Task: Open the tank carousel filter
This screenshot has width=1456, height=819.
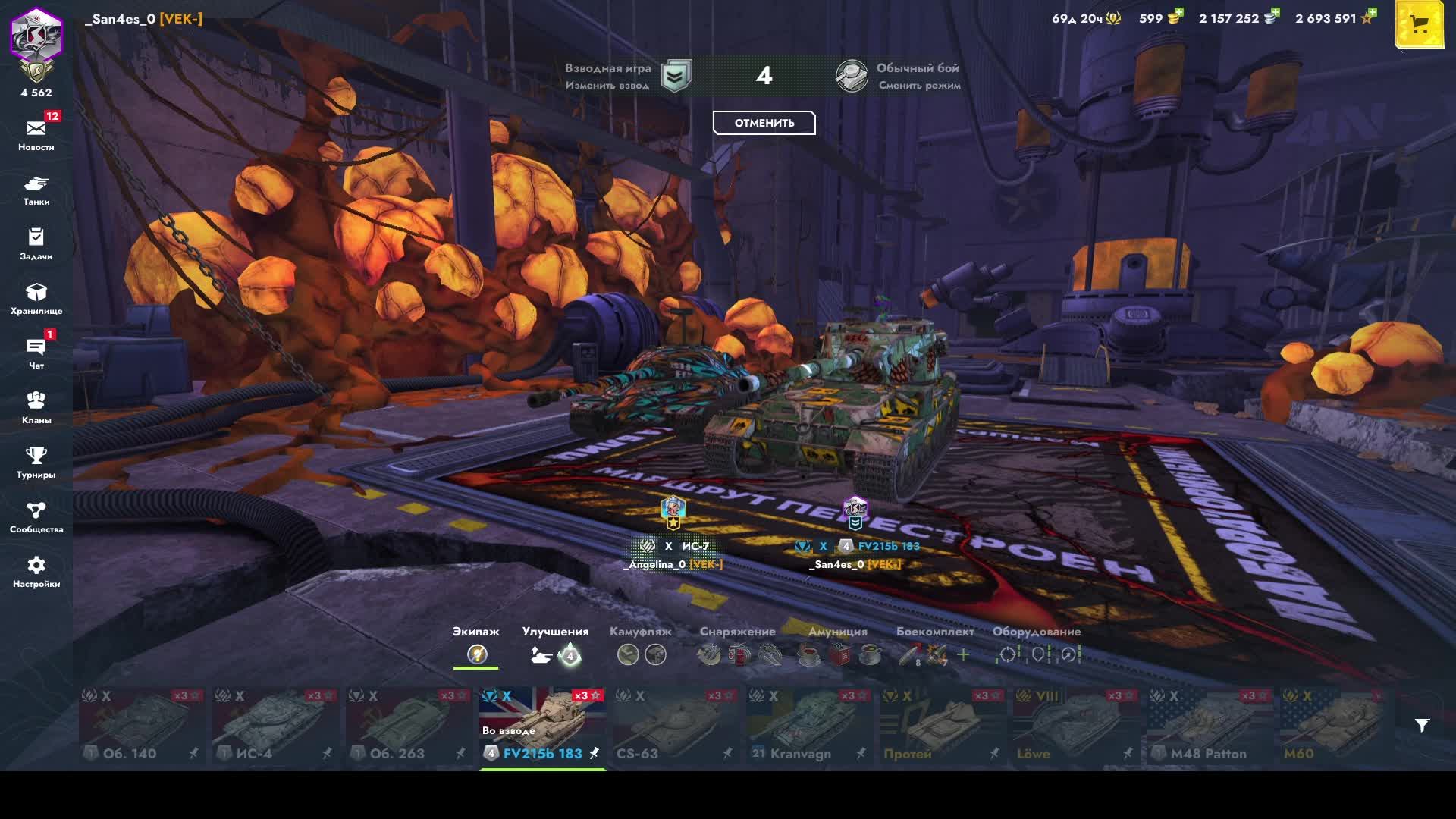Action: pos(1422,726)
